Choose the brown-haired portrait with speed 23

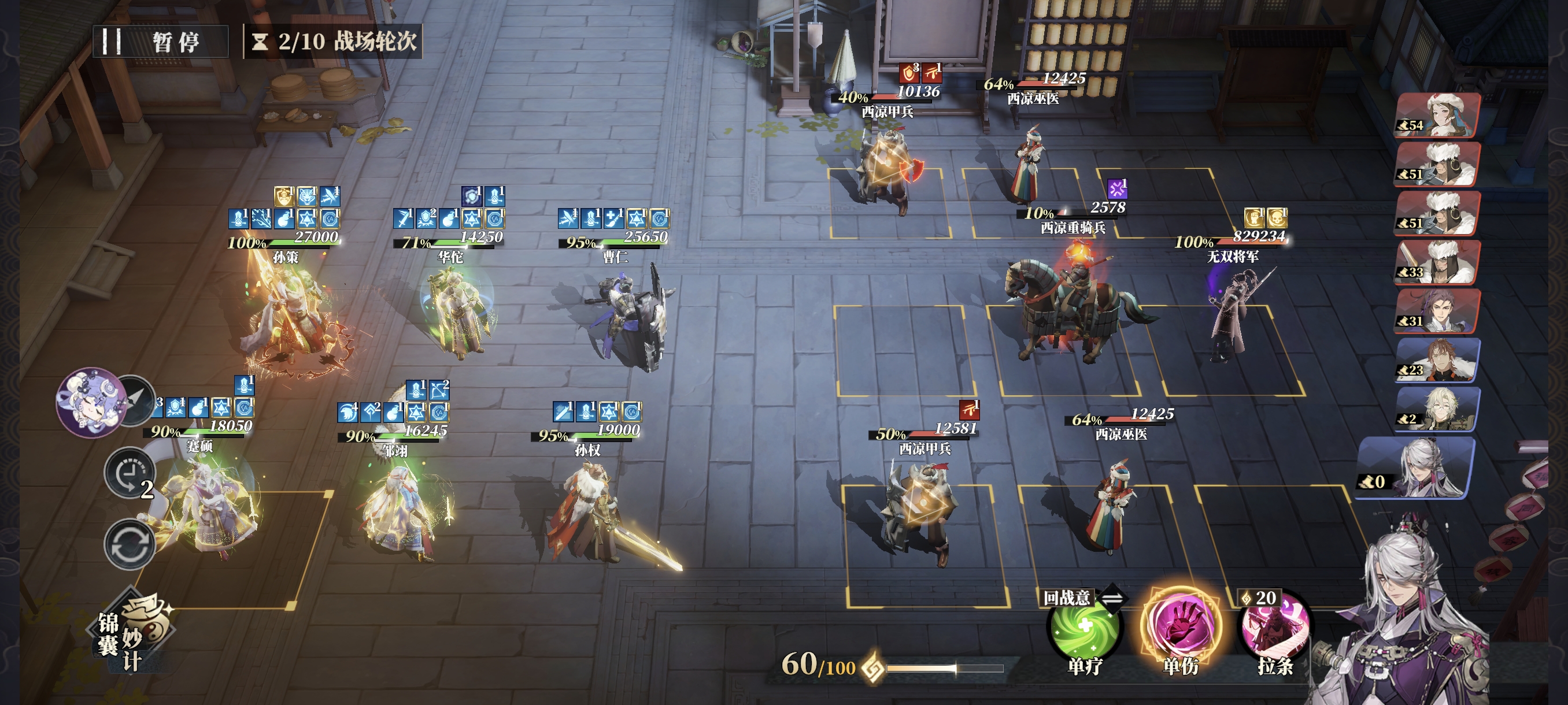point(1437,360)
